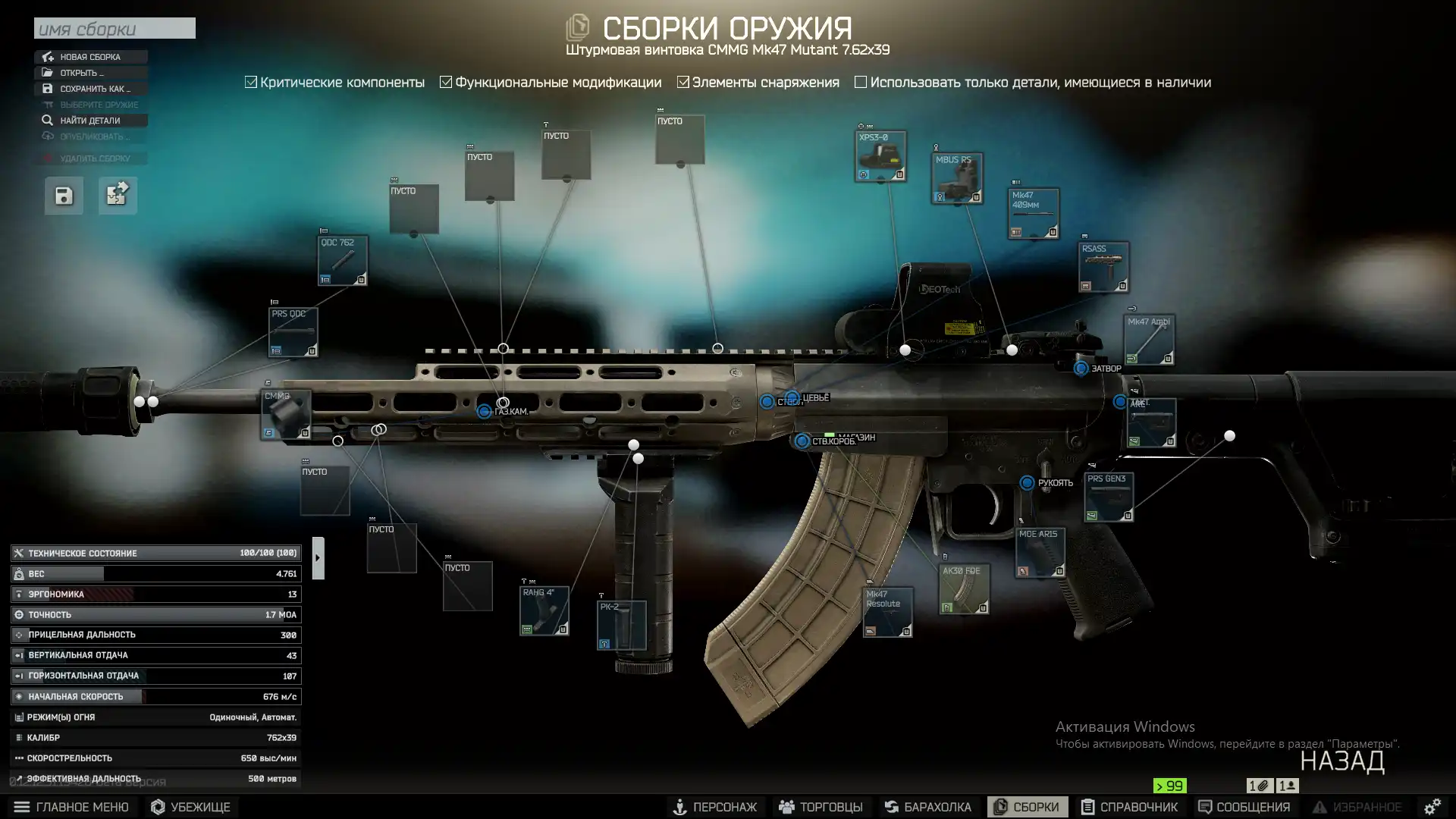Select the RSASS handguard slot
The width and height of the screenshot is (1456, 819).
tap(1104, 267)
